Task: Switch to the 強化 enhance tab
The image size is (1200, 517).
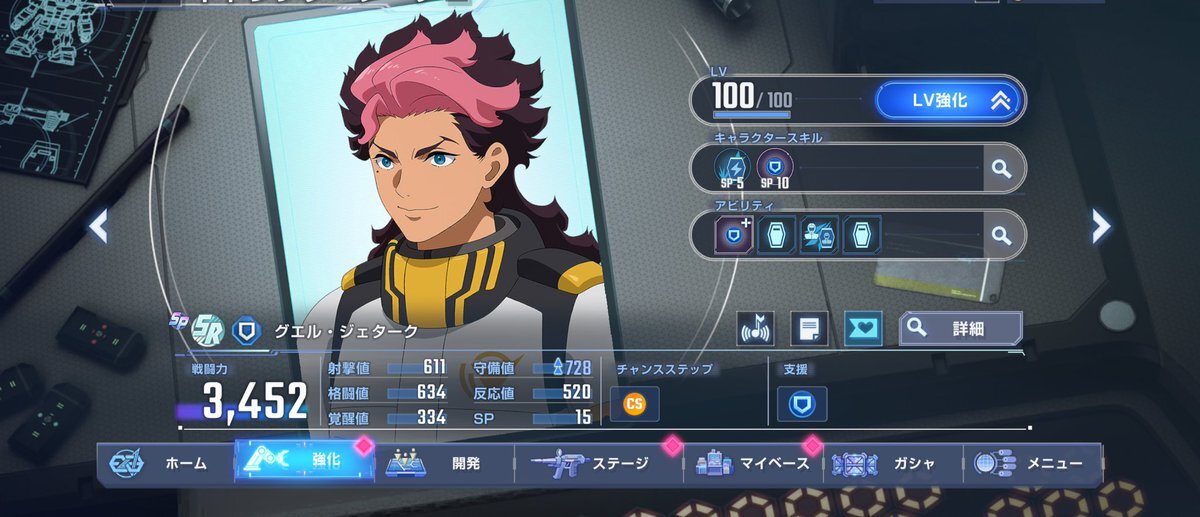Action: pyautogui.click(x=305, y=462)
